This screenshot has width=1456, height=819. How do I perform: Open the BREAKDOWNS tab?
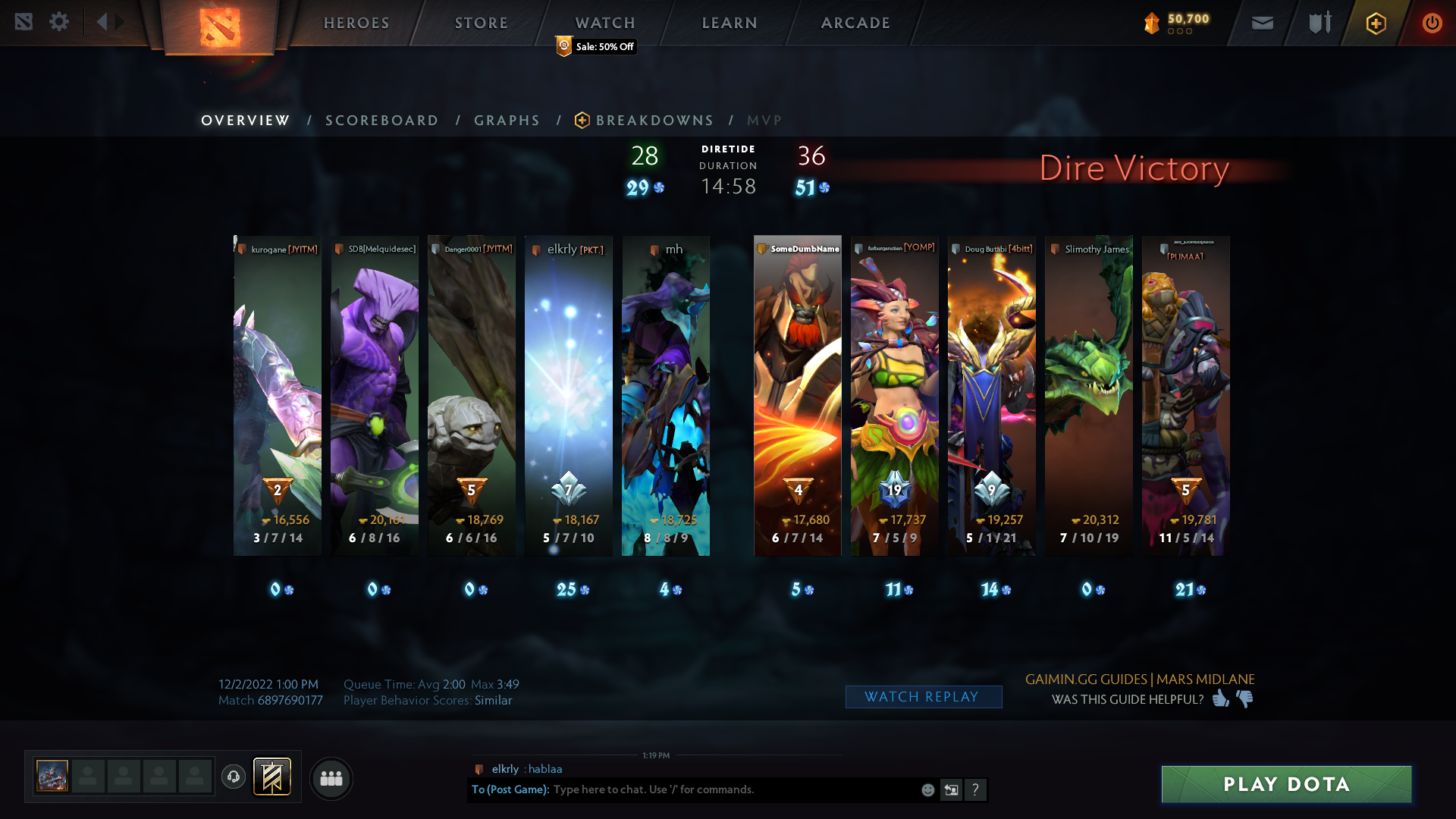point(654,120)
